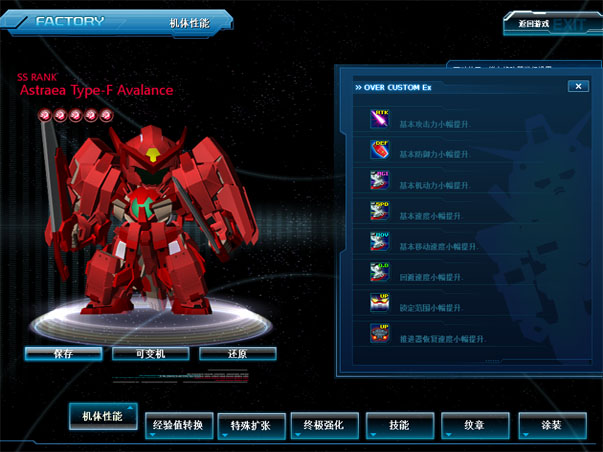Close the OVER CUSTOM Ex panel
Viewport: 603px width, 452px height.
577,86
